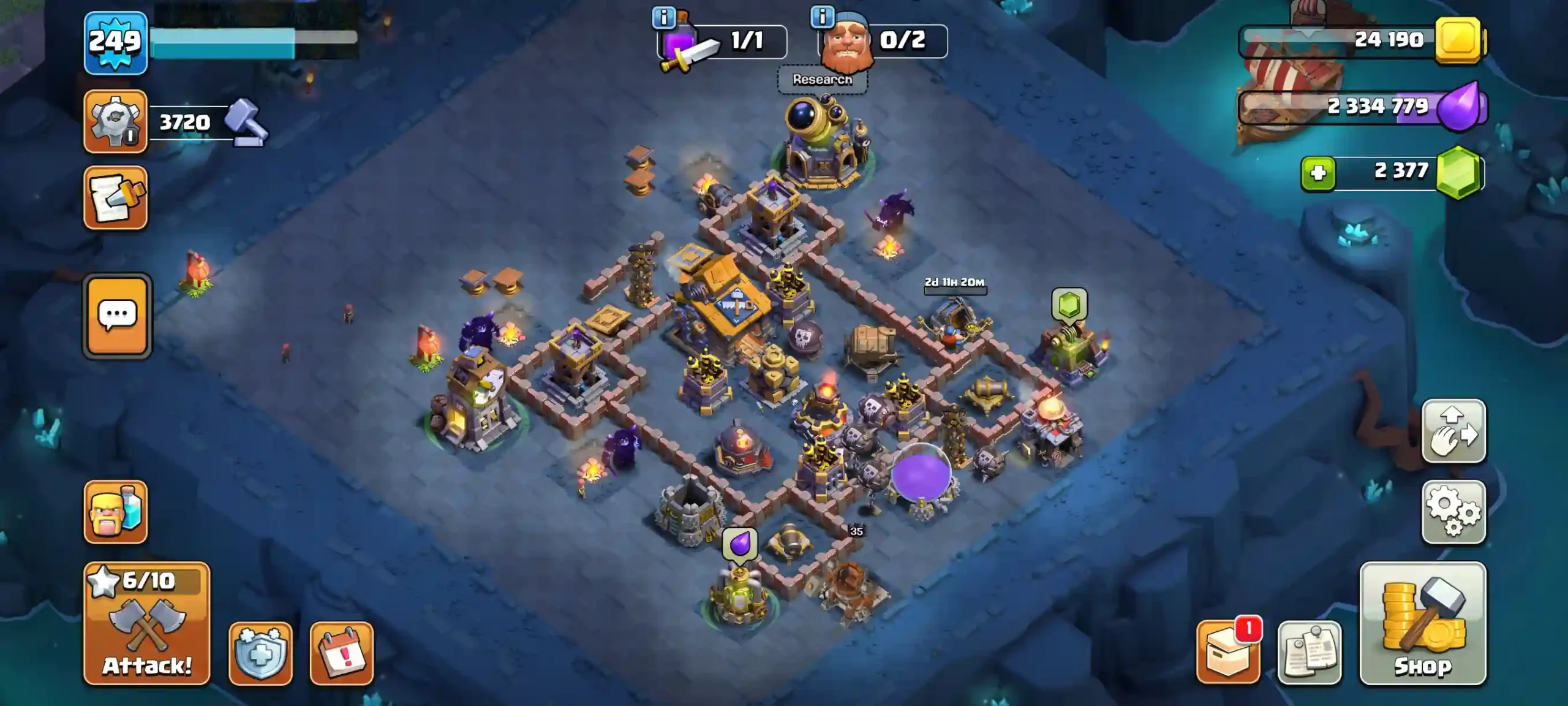
Task: Collect the green gem bubble from the mine
Action: [1069, 304]
